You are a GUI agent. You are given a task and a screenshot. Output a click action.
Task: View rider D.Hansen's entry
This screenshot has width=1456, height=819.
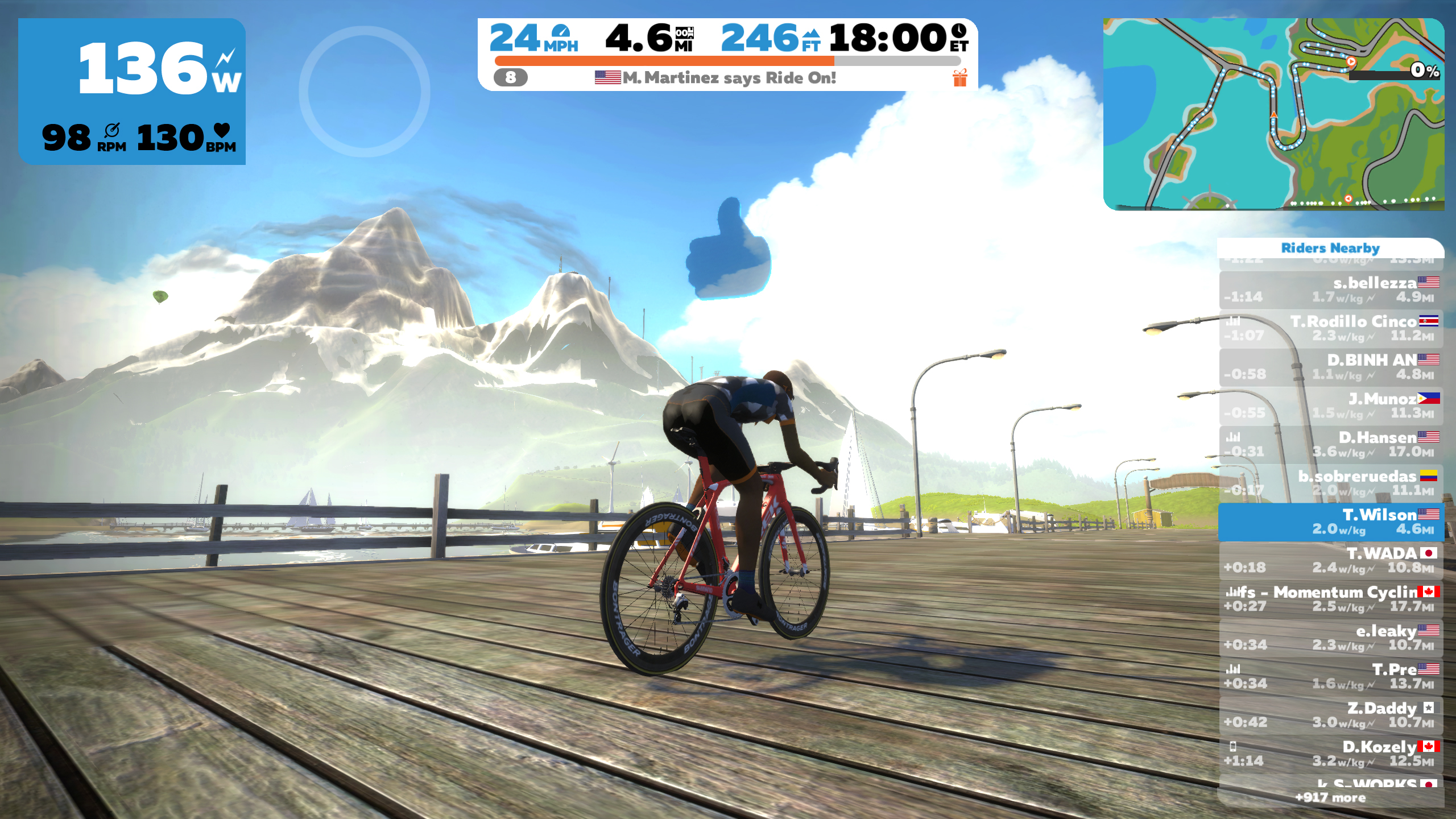pyautogui.click(x=1331, y=444)
